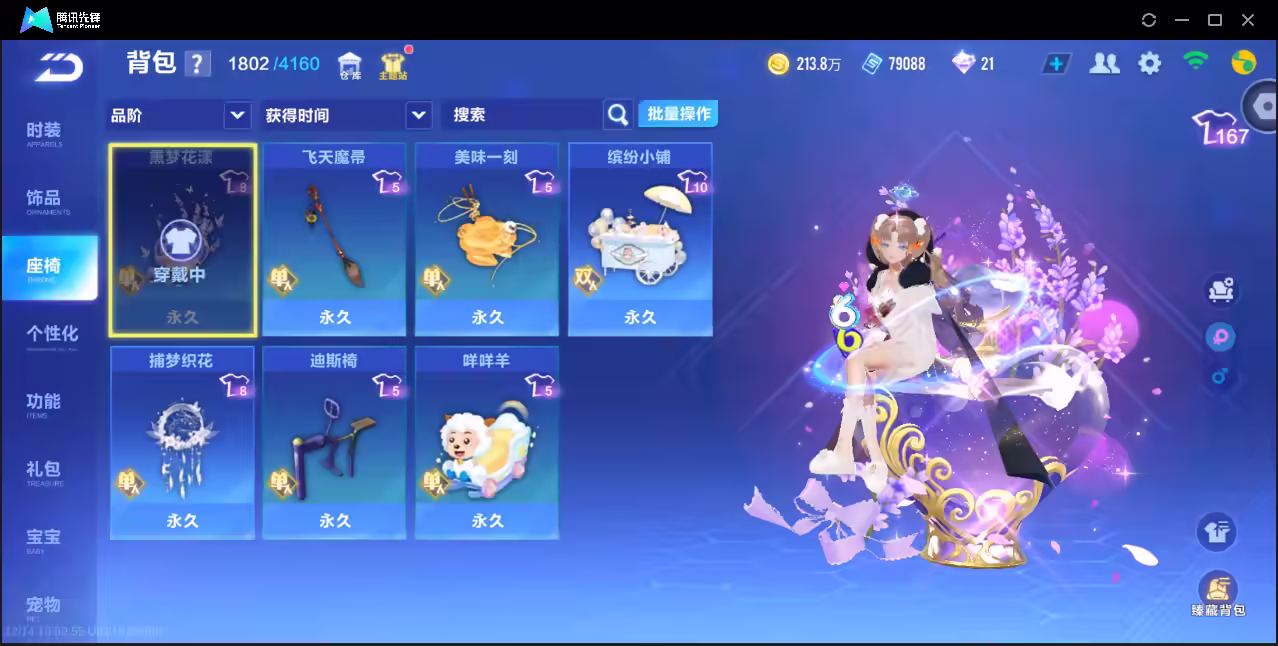Open the 饰品 ornaments tab

click(44, 200)
